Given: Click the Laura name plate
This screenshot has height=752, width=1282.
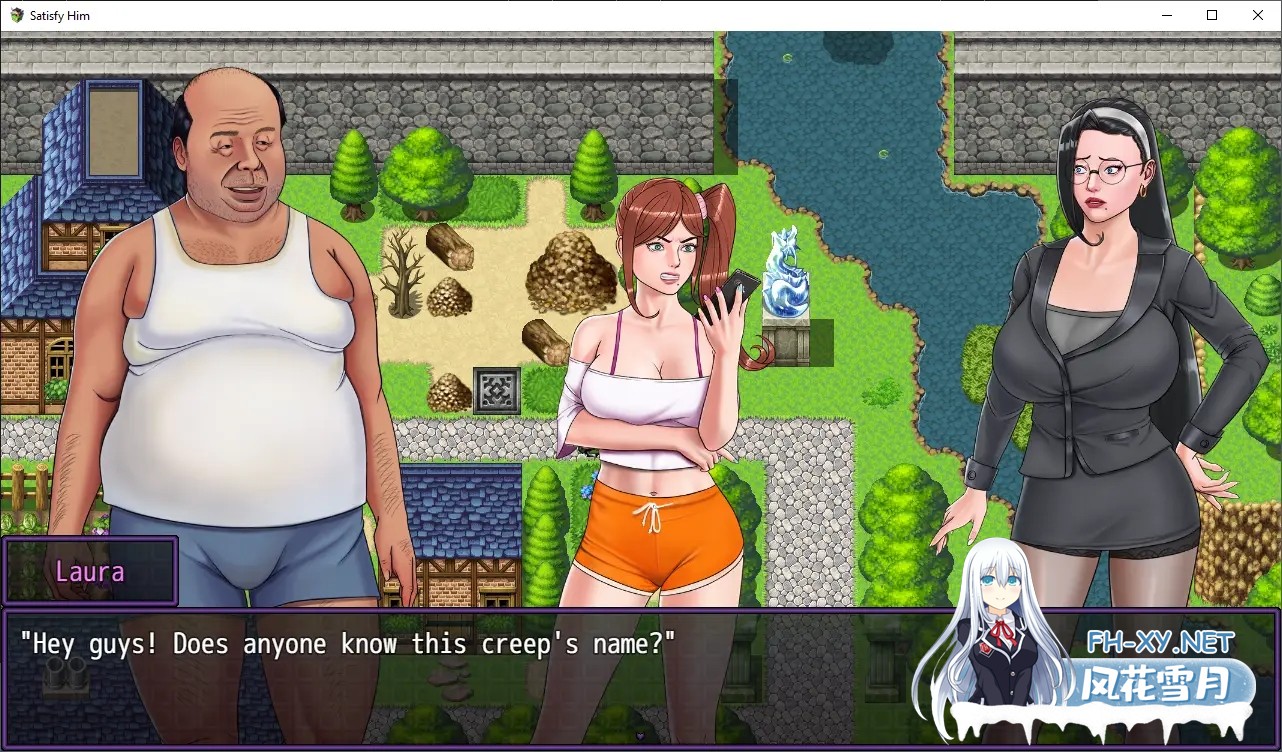Looking at the screenshot, I should [x=91, y=571].
